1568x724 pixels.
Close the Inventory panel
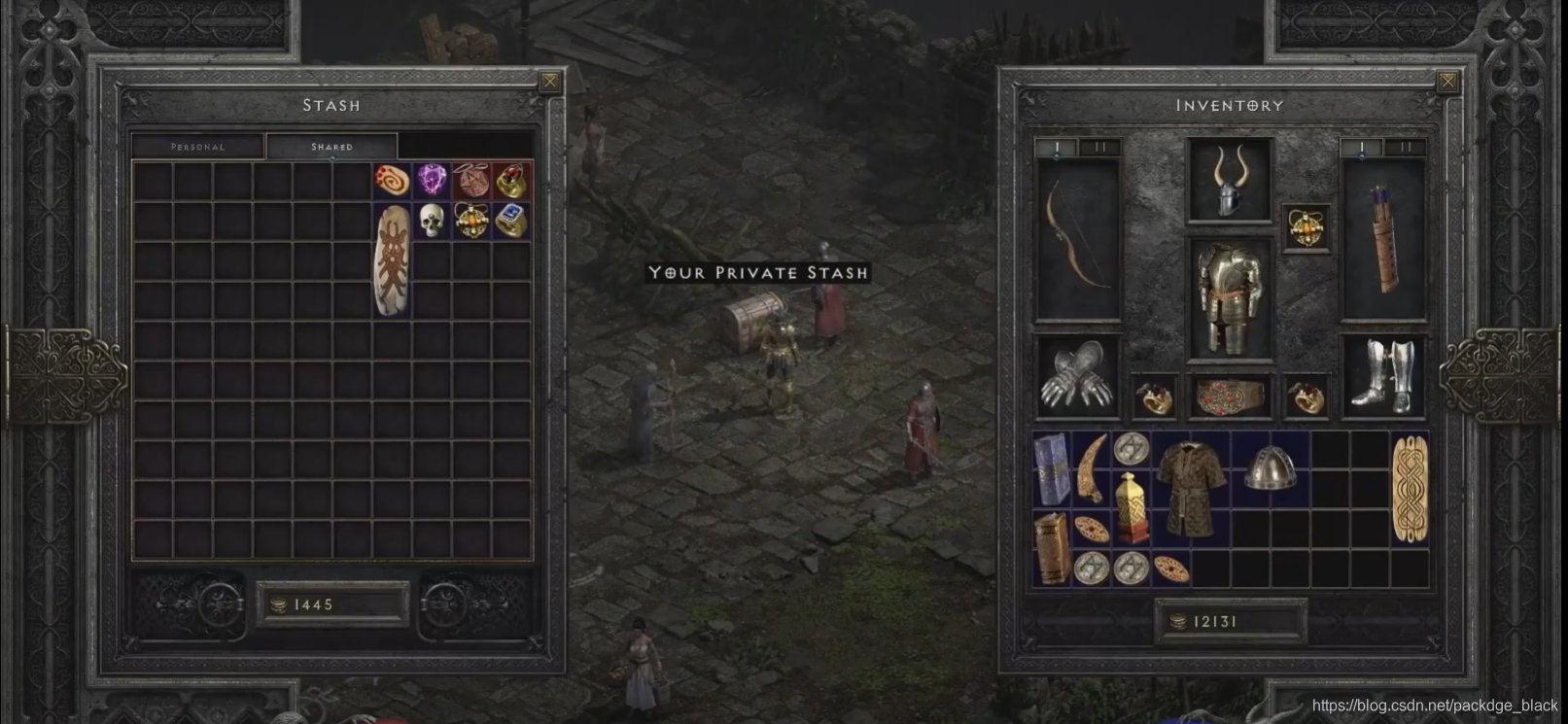point(1446,82)
